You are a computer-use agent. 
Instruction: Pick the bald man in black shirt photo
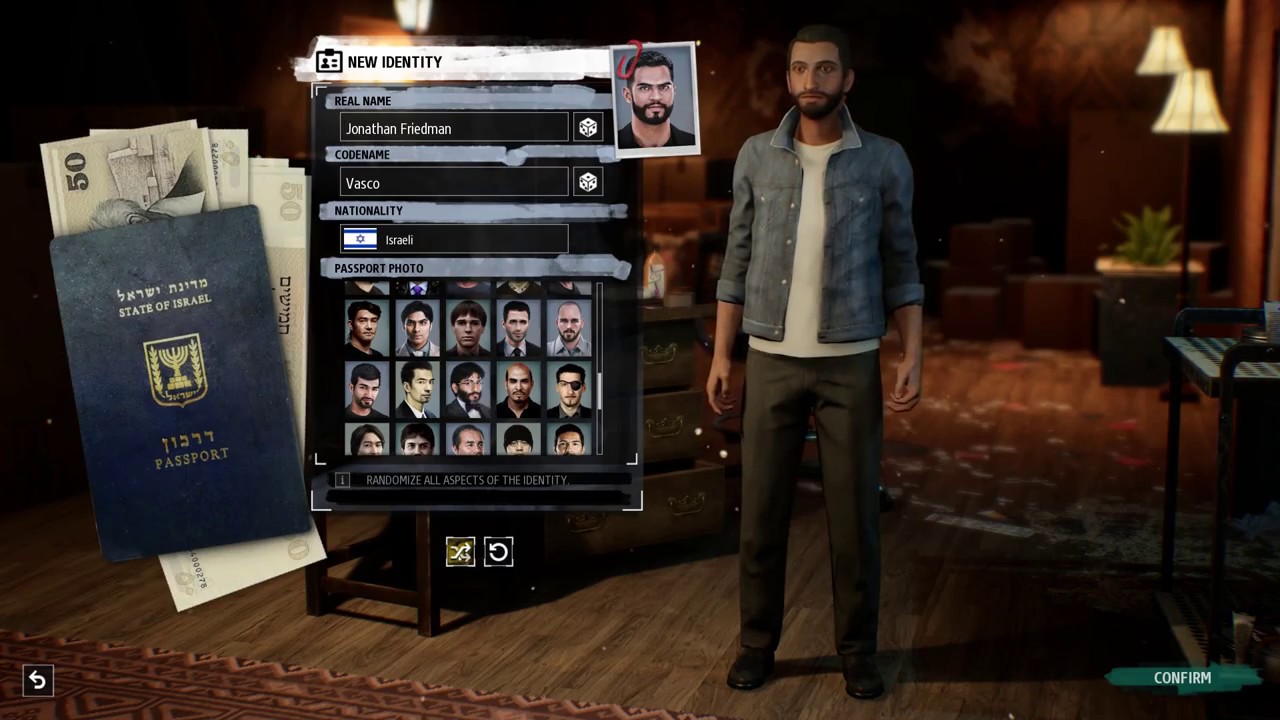518,390
